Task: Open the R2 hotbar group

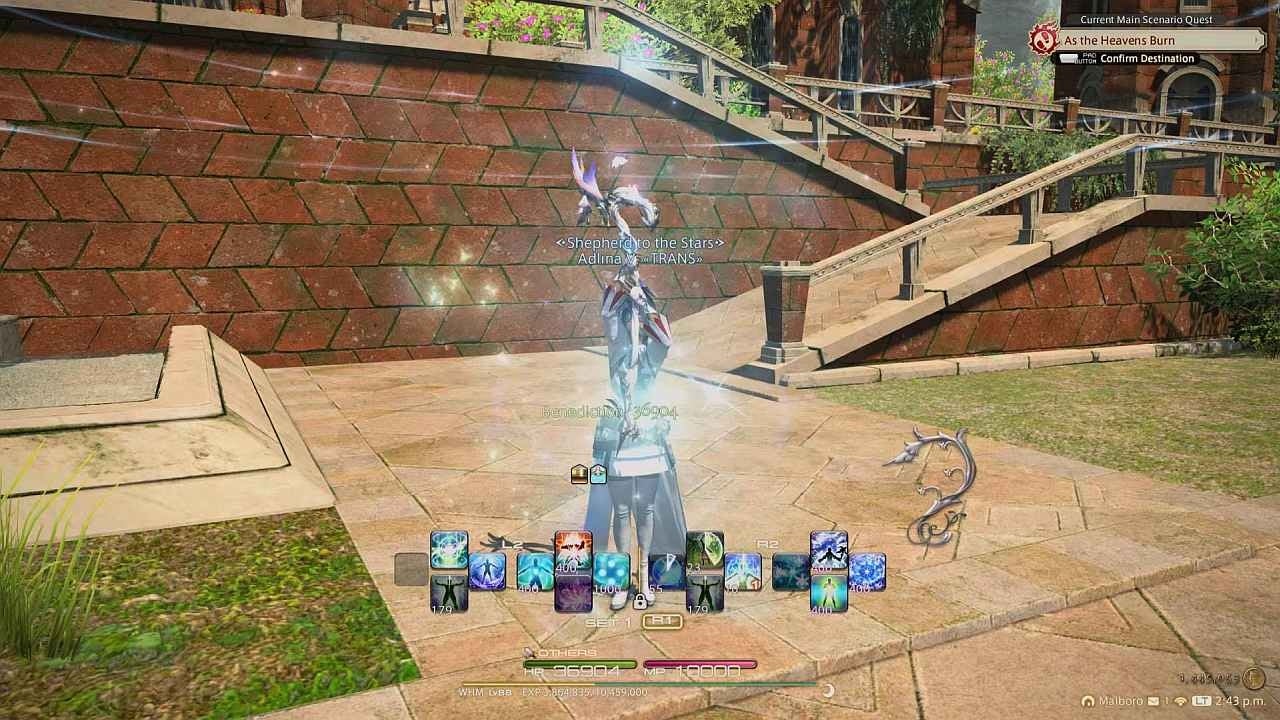Action: click(767, 543)
